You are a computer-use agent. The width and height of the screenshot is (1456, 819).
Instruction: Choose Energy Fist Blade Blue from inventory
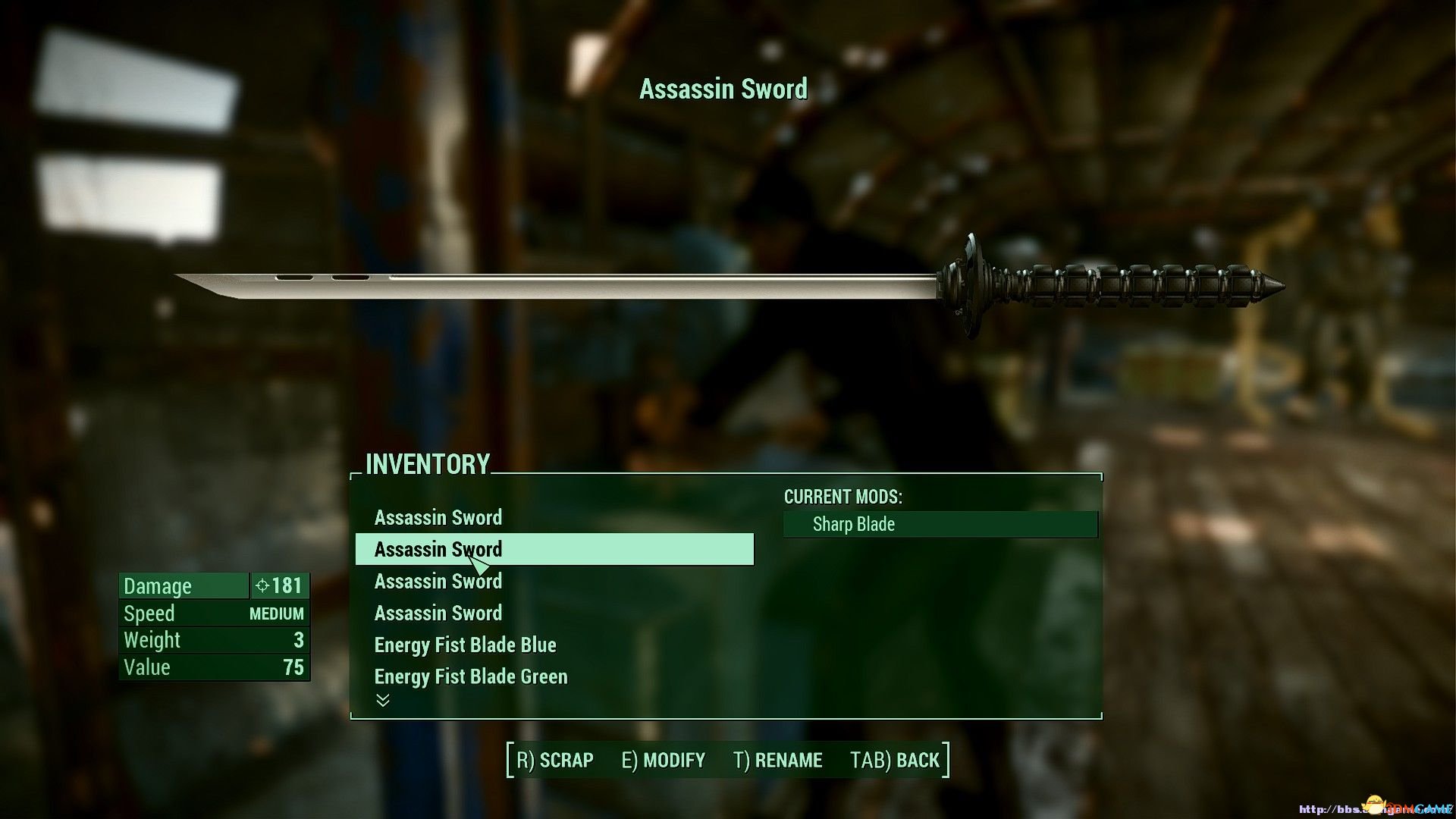click(465, 645)
